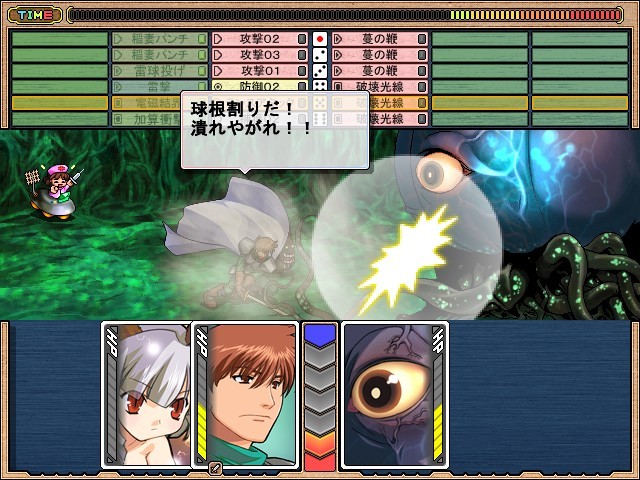Click the sword icon below the man's portrait

pyautogui.click(x=215, y=467)
